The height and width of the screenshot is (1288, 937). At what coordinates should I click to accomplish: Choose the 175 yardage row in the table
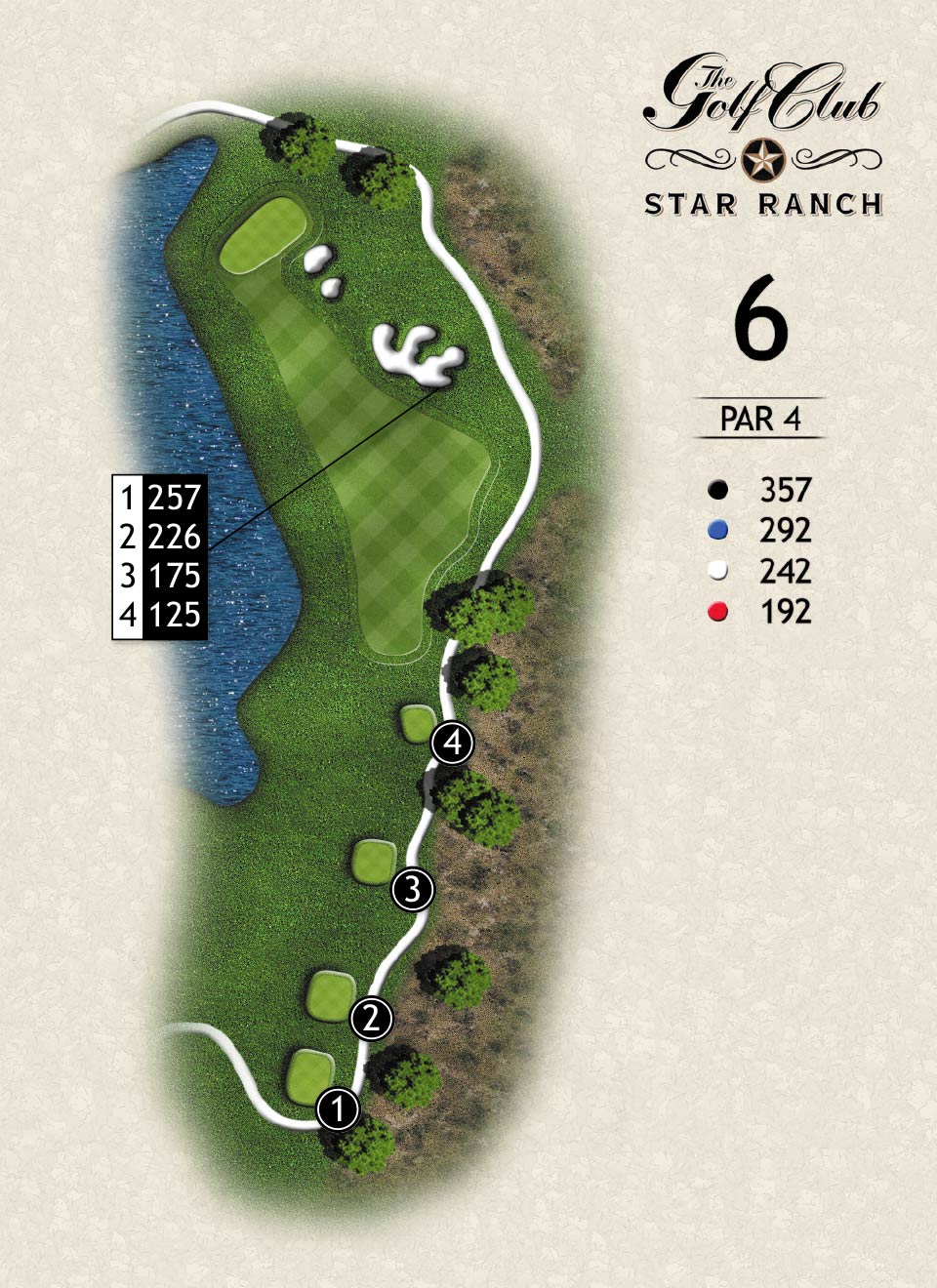161,576
